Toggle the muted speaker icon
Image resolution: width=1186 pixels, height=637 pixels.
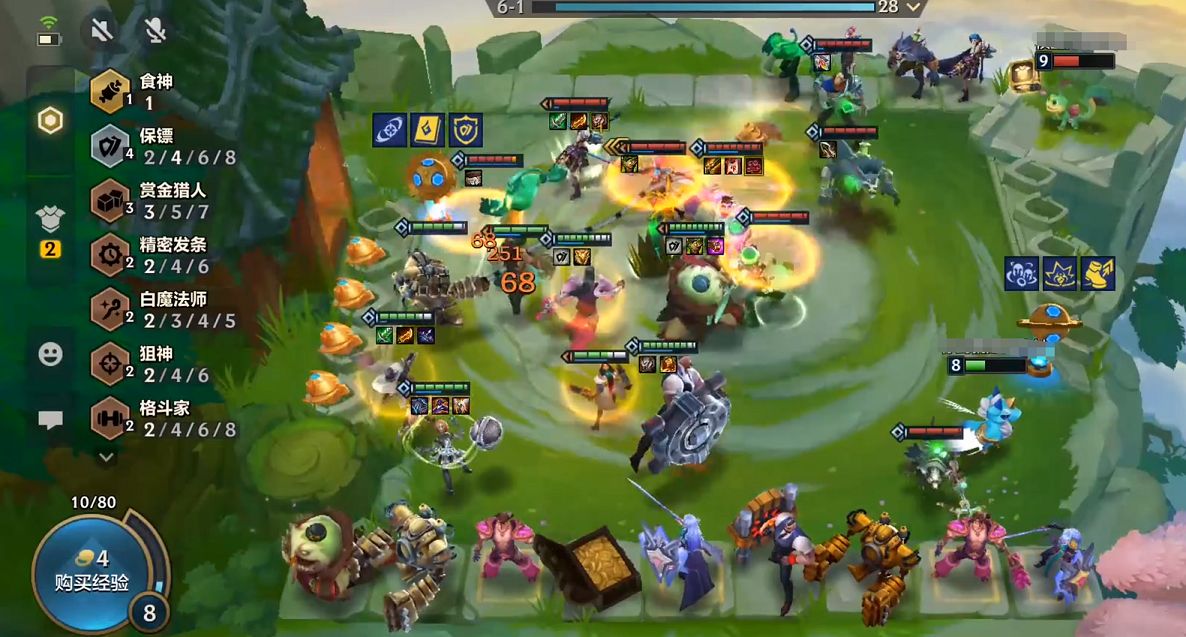pos(100,30)
